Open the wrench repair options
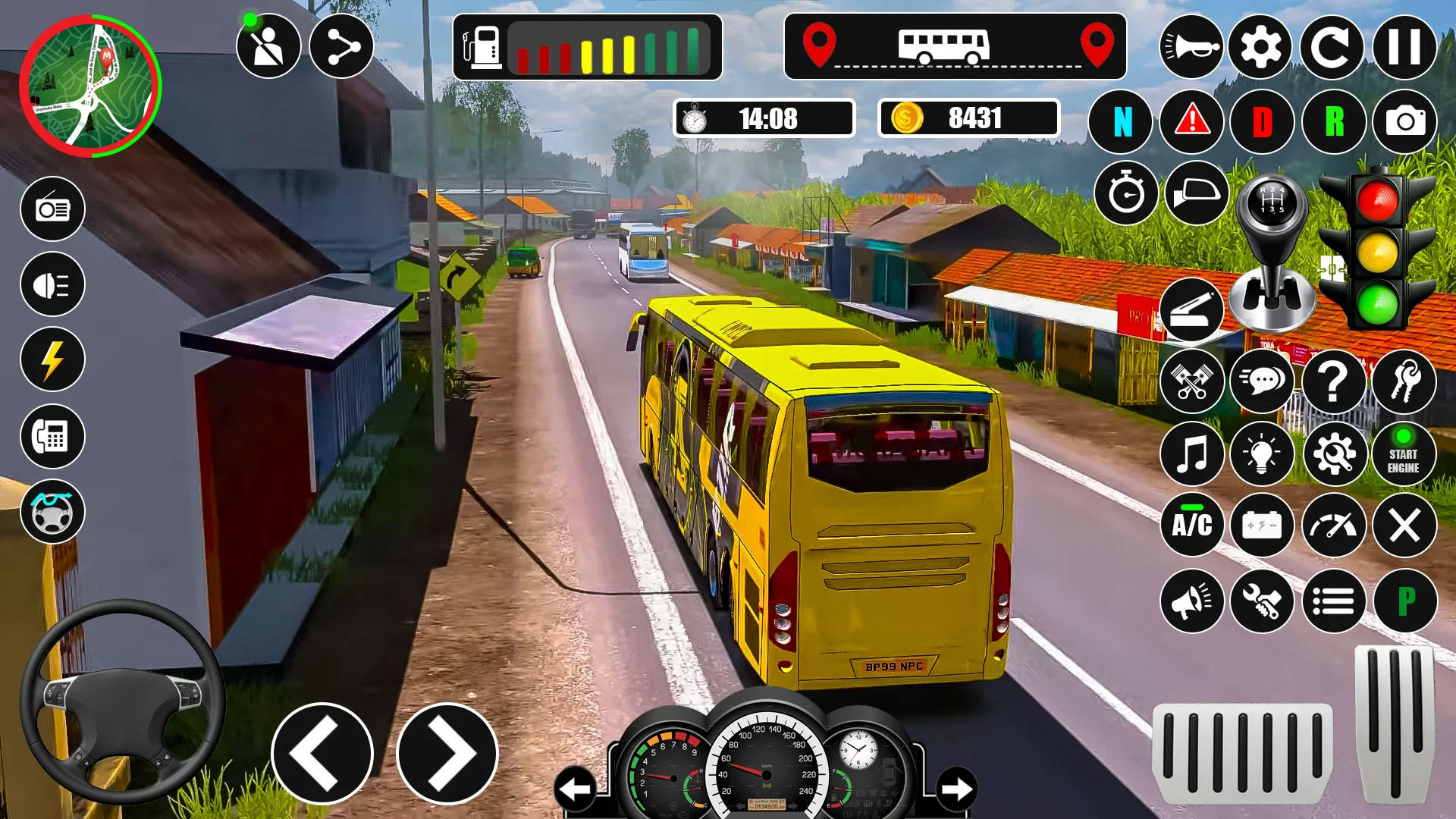Image resolution: width=1456 pixels, height=819 pixels. click(1262, 599)
